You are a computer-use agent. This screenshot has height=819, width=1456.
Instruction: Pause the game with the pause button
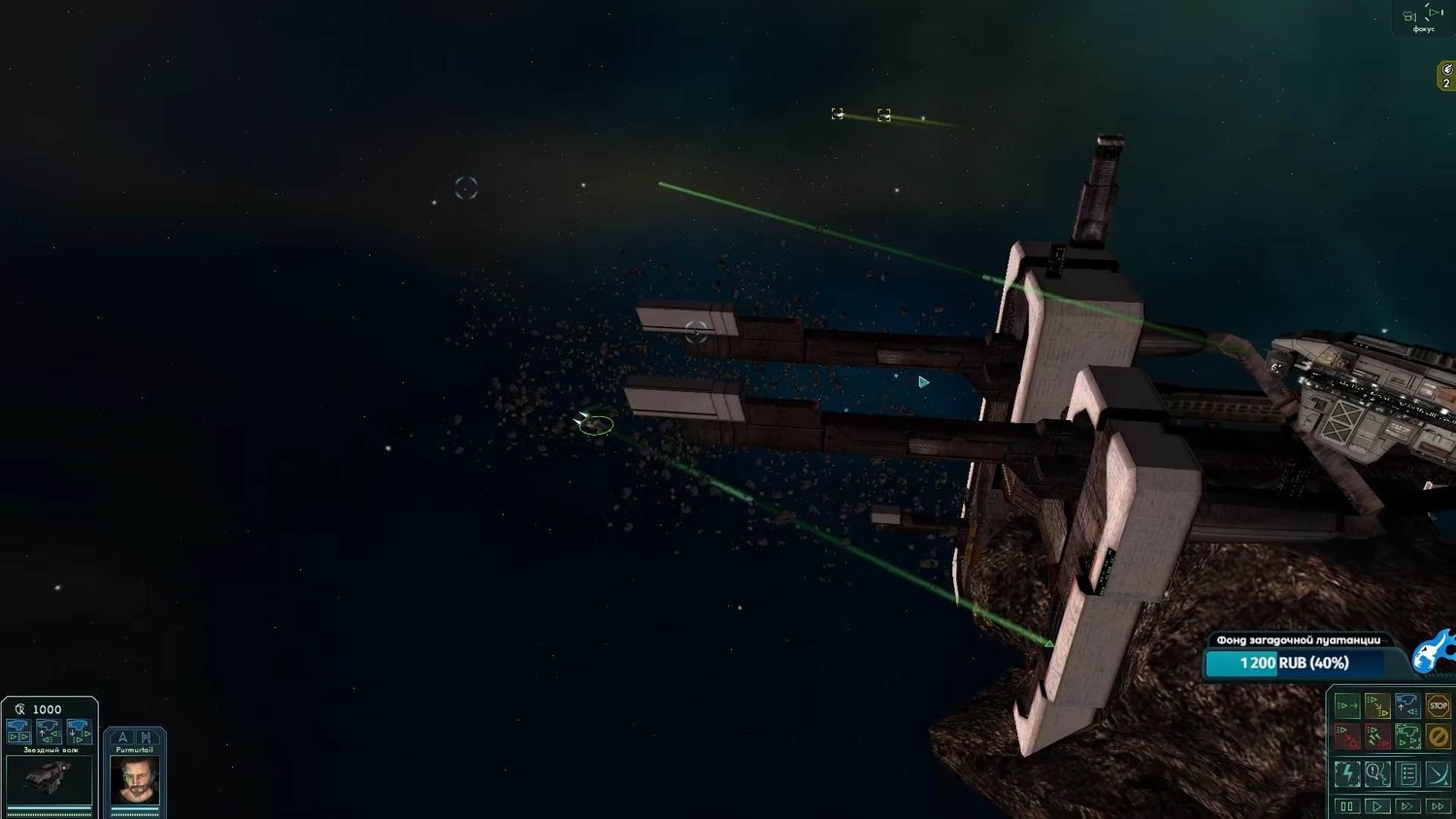[x=1346, y=806]
